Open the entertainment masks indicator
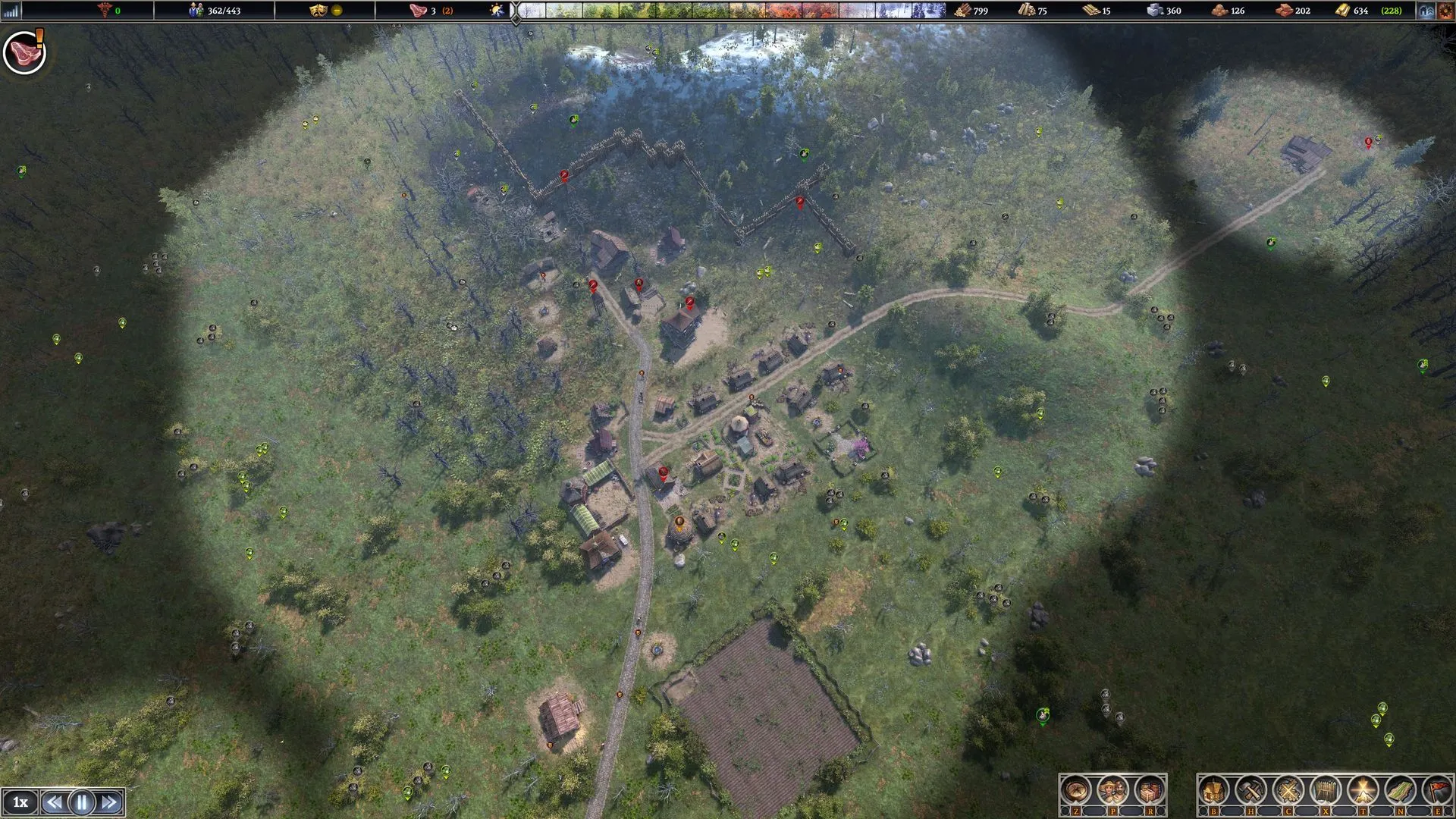Image resolution: width=1456 pixels, height=819 pixels. (318, 11)
